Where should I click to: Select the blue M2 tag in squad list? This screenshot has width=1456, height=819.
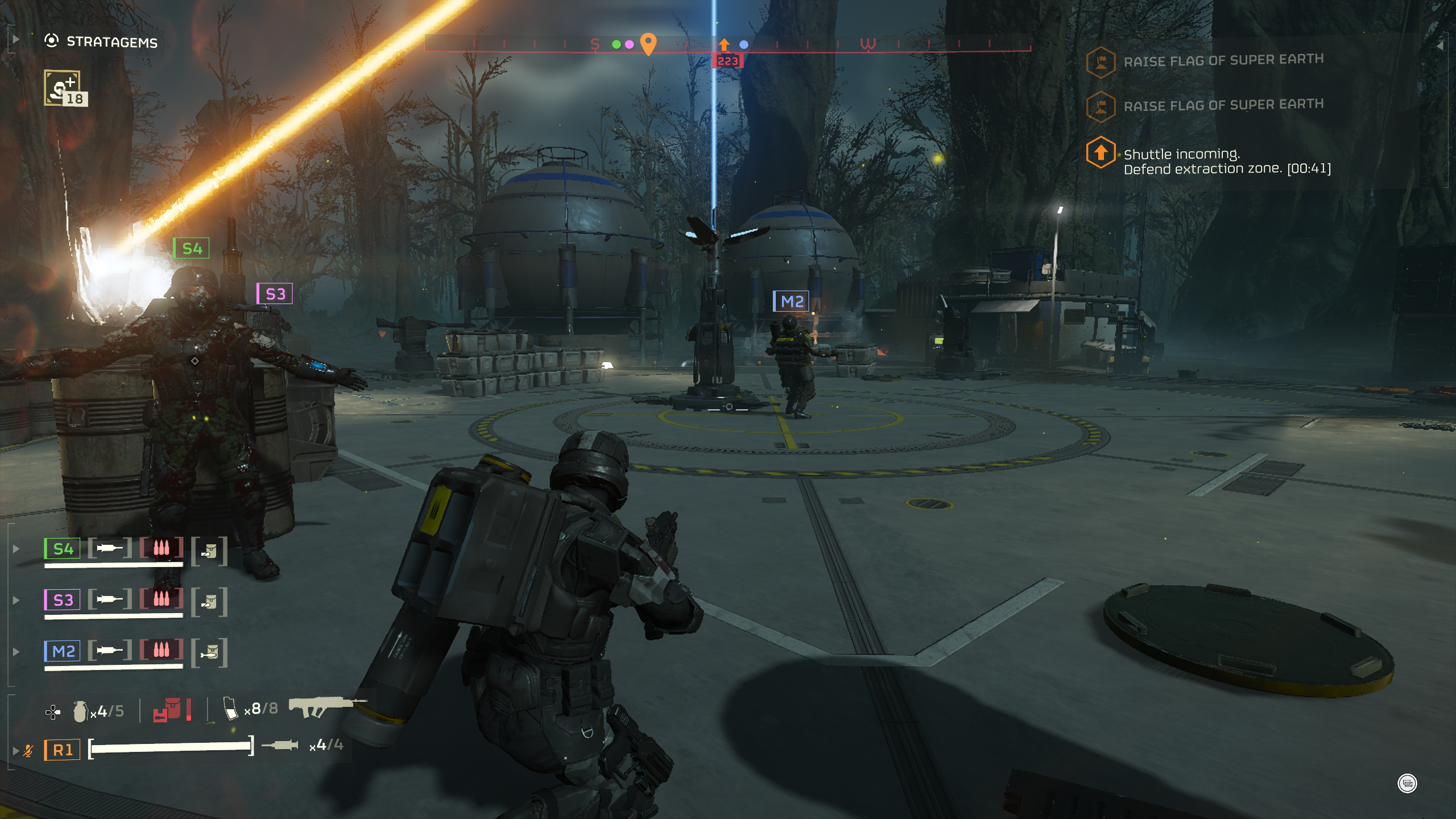click(63, 651)
